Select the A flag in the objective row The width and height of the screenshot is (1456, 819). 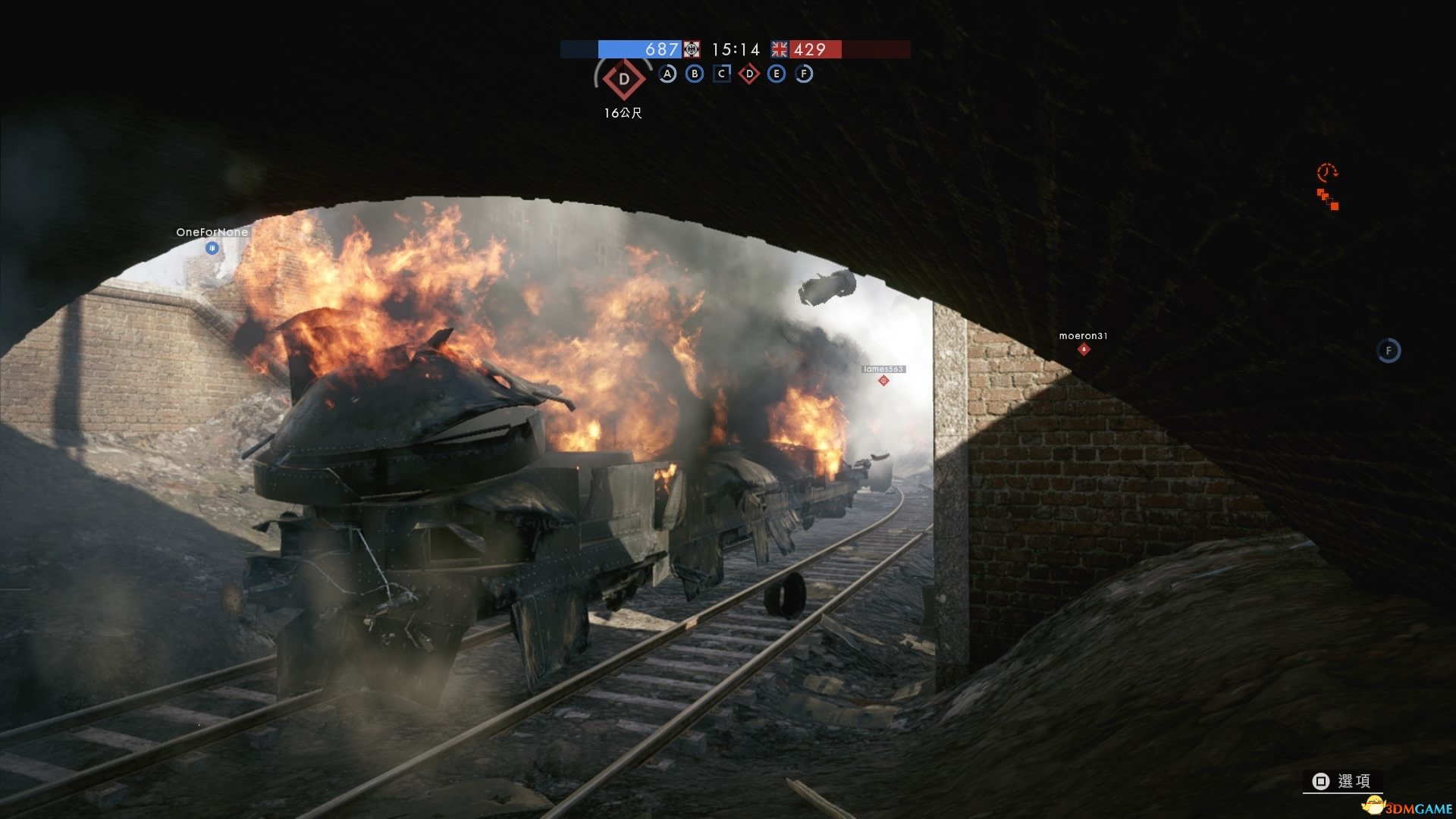point(667,74)
